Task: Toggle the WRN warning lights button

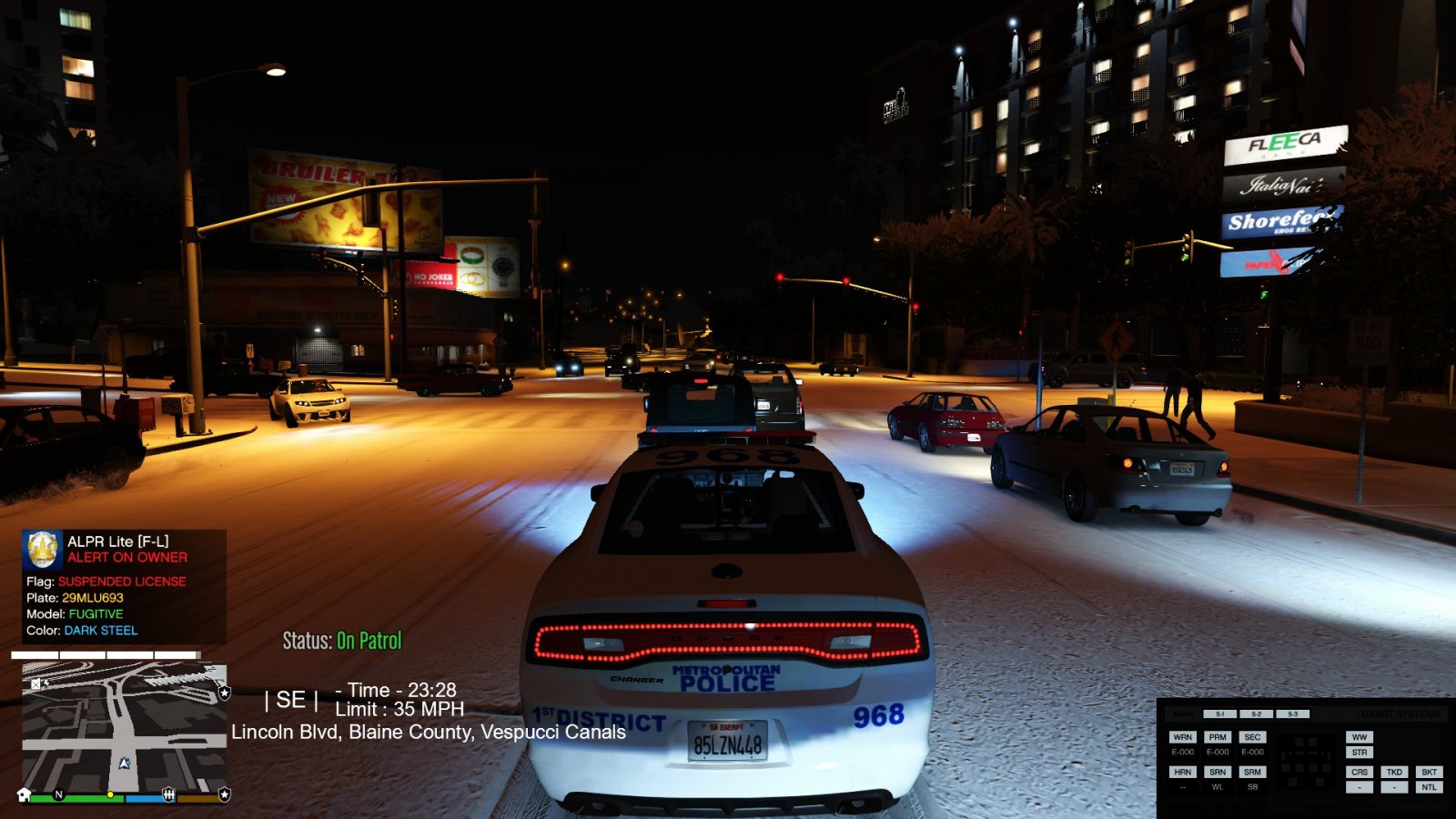Action: [1182, 737]
